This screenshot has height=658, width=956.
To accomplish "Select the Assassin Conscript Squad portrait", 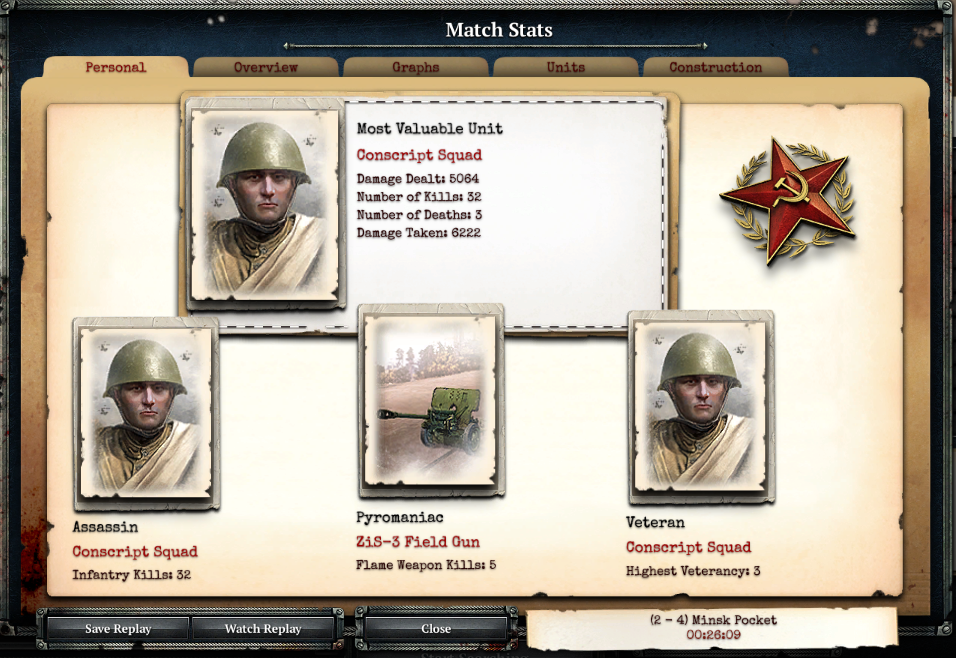I will tap(146, 413).
